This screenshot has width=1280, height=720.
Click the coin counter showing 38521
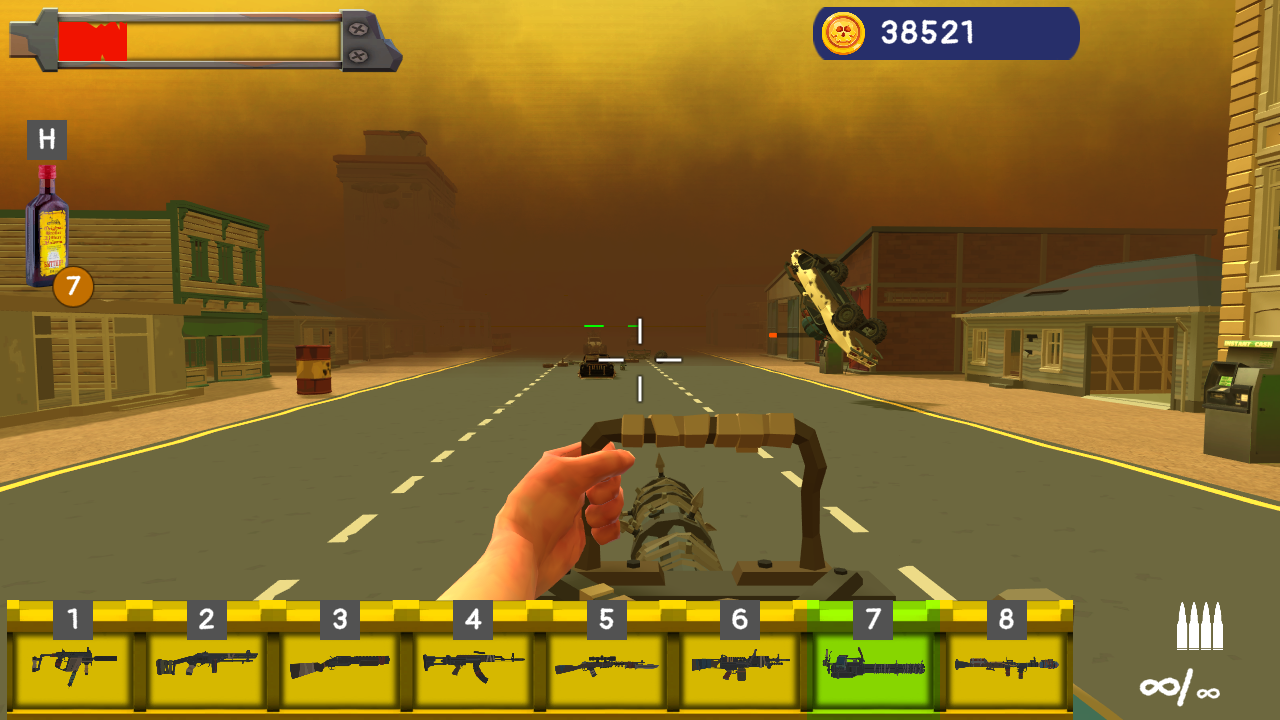(x=925, y=33)
